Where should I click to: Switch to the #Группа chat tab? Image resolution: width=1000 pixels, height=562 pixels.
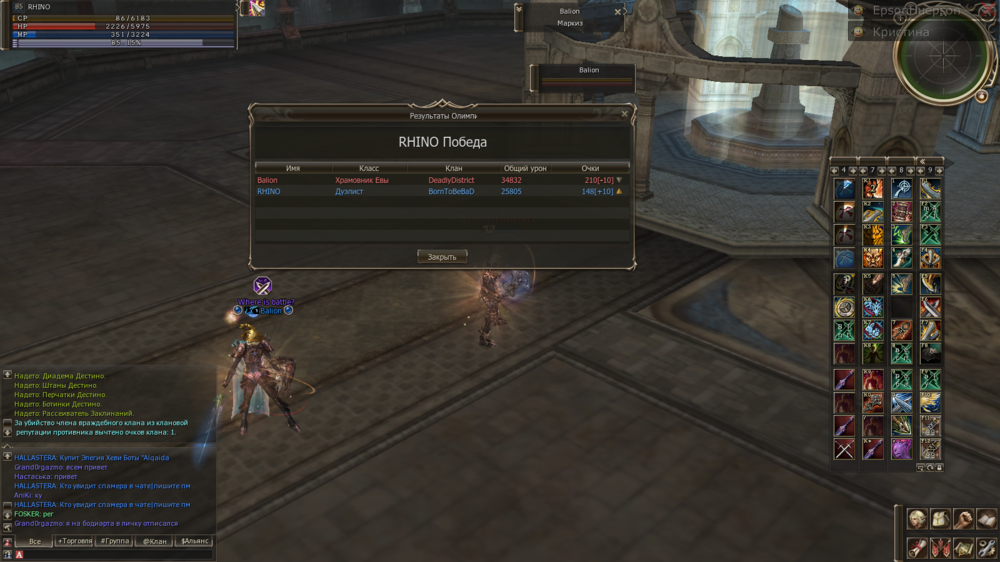point(114,541)
